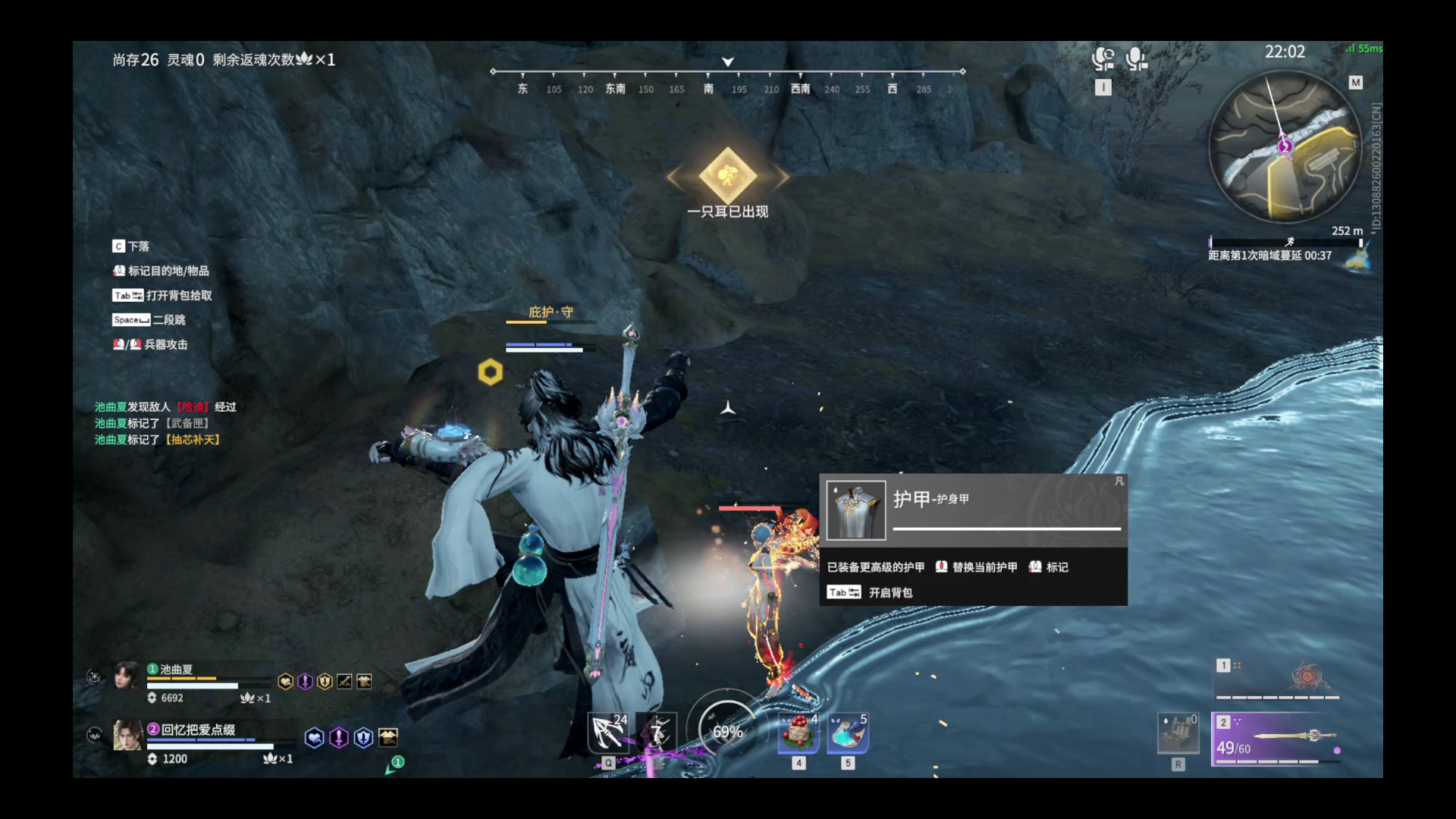The image size is (1456, 819).
Task: Select the weapon repair kit slot
Action: click(x=1178, y=733)
